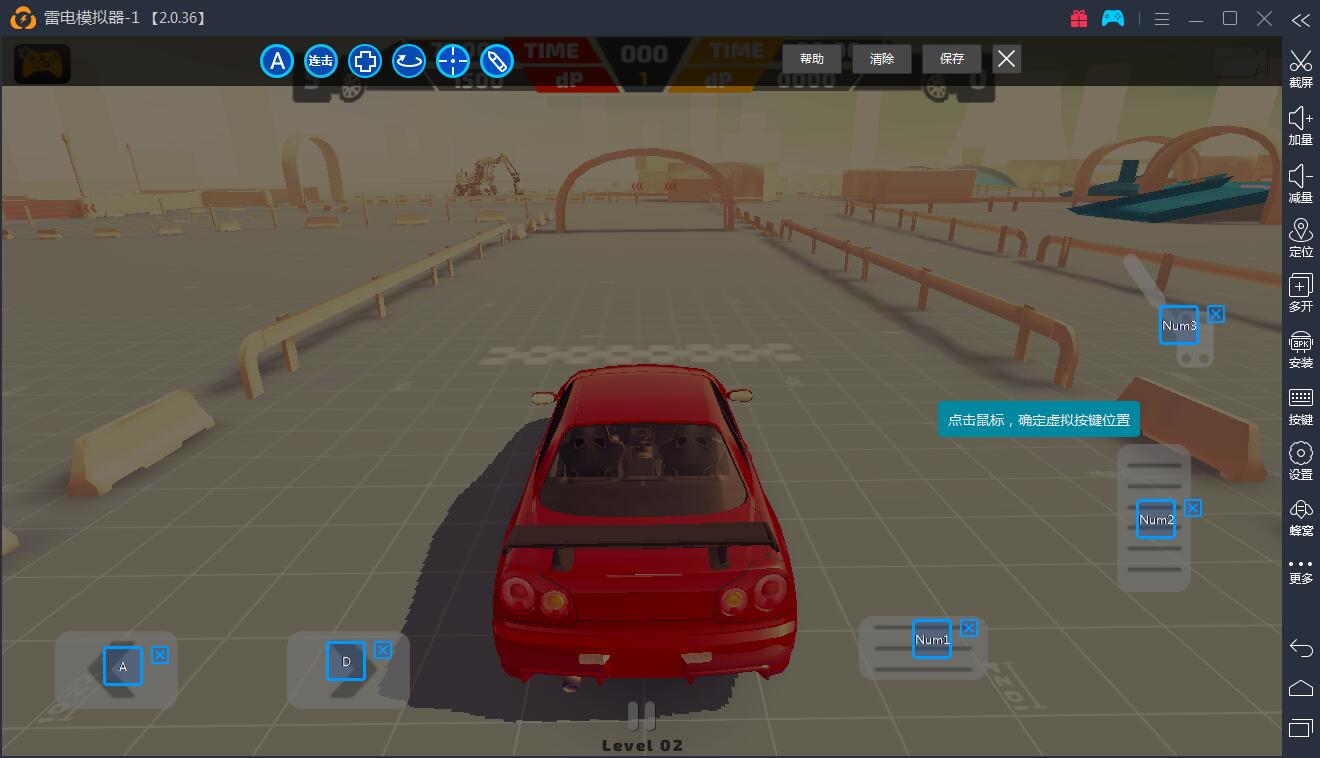1320x758 pixels.
Task: Pick the view rotation mapping tool
Action: 409,61
